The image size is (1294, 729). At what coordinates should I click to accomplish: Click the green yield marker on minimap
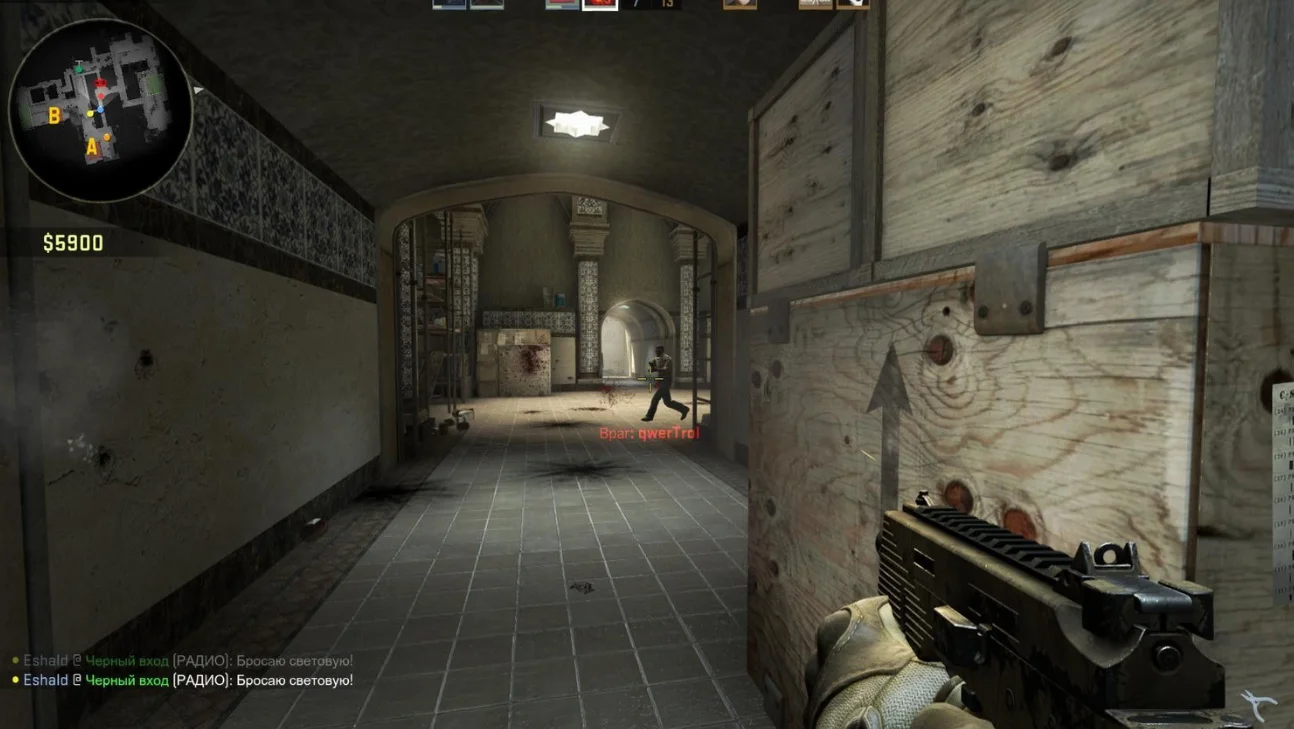[79, 68]
